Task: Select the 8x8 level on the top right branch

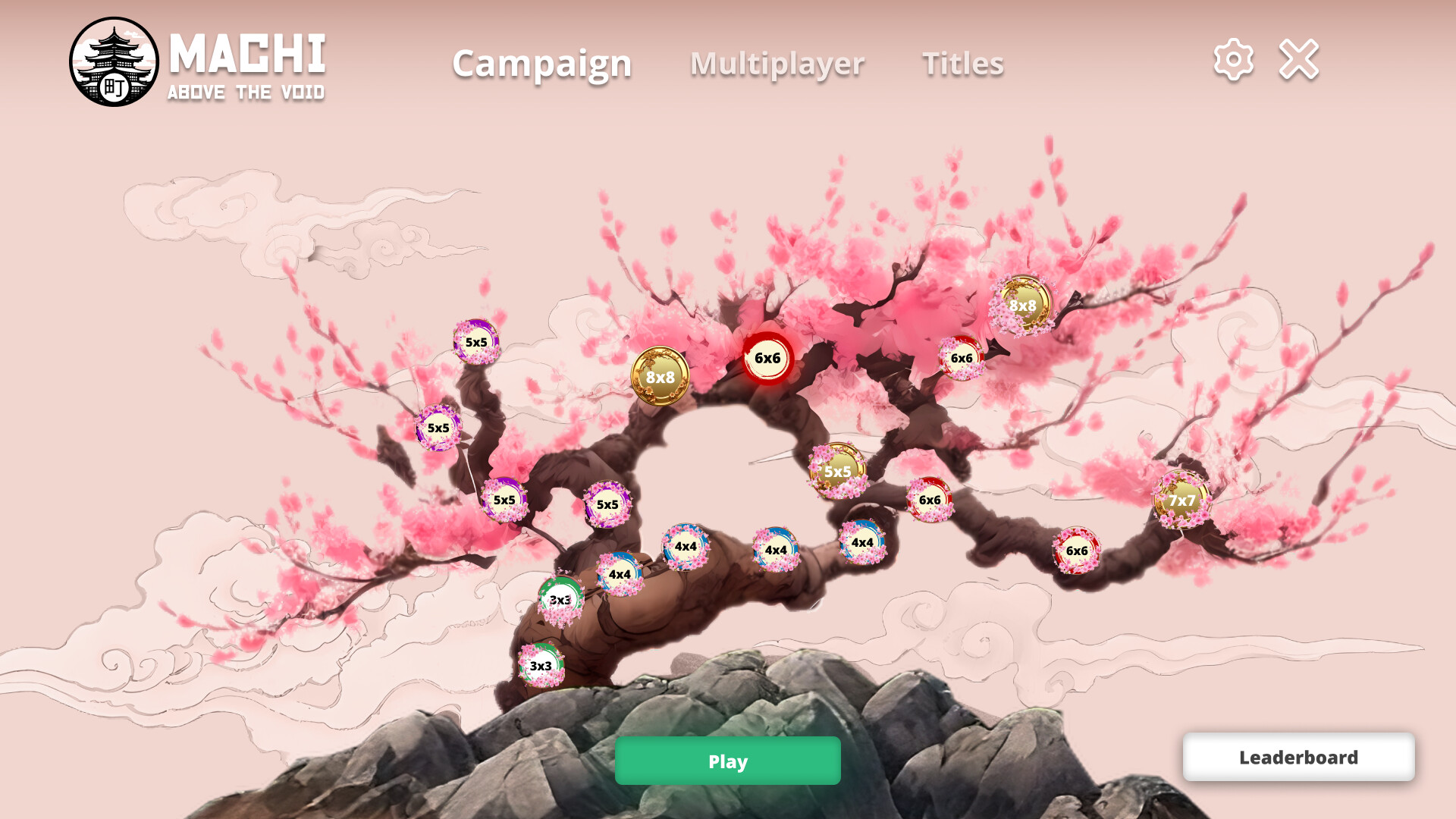Action: (x=1024, y=305)
